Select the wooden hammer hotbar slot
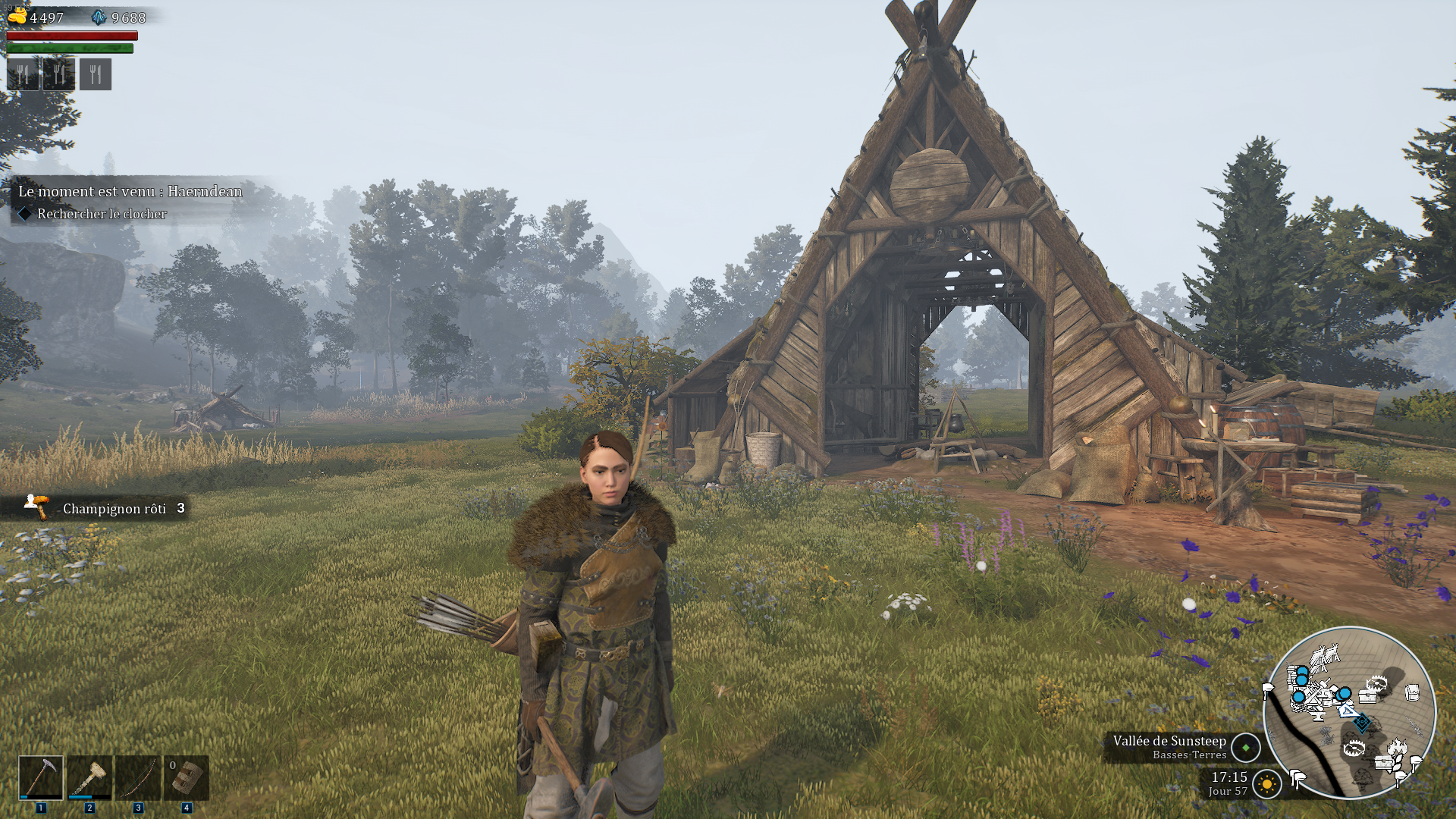The height and width of the screenshot is (819, 1456). (x=89, y=777)
